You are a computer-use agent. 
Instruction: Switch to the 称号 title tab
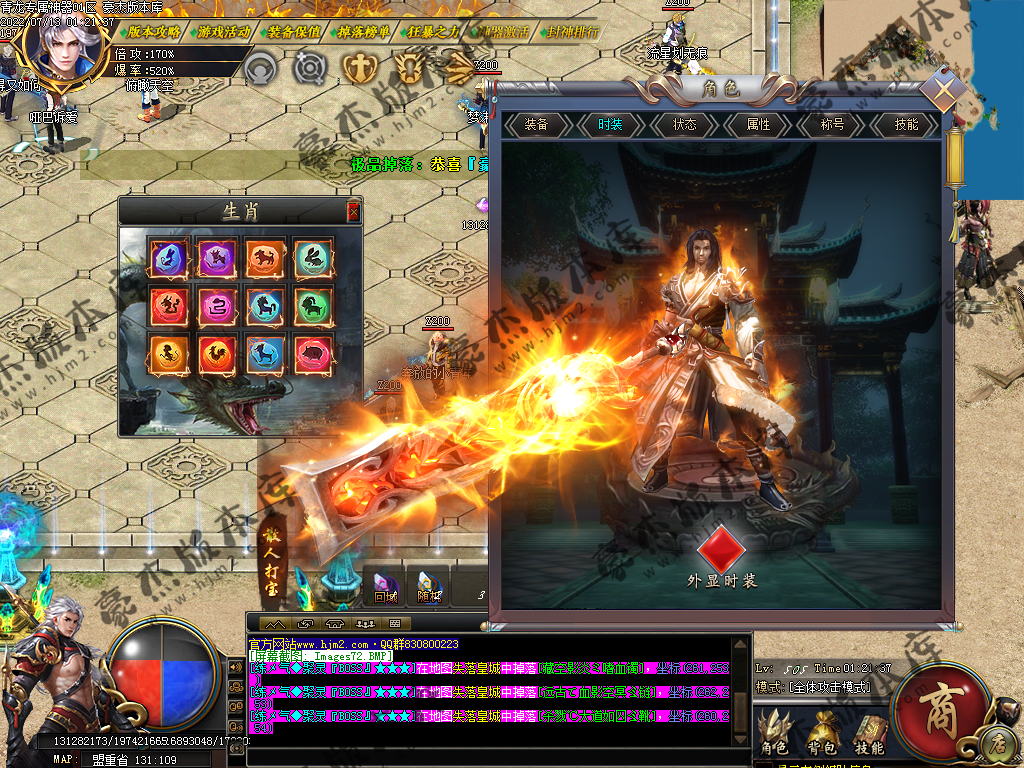pos(832,125)
